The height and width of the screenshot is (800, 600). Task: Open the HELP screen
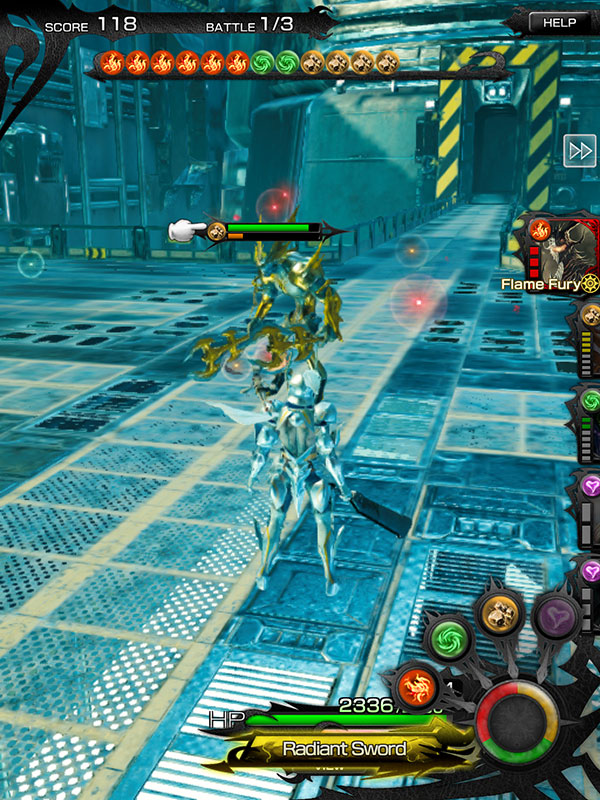pyautogui.click(x=560, y=22)
